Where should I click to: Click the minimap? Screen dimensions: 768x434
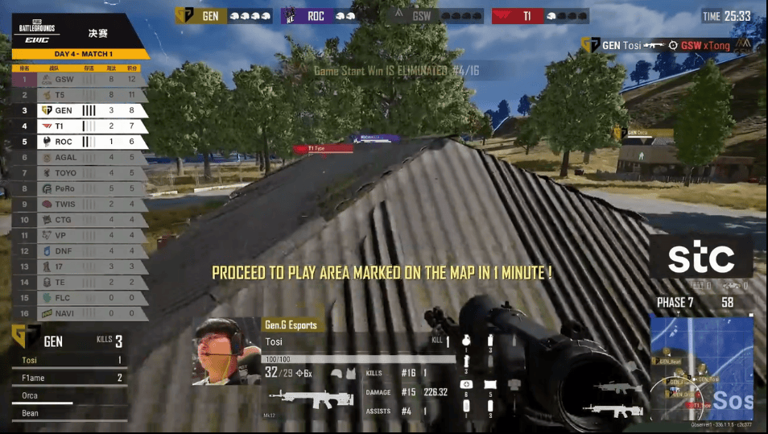(x=701, y=367)
